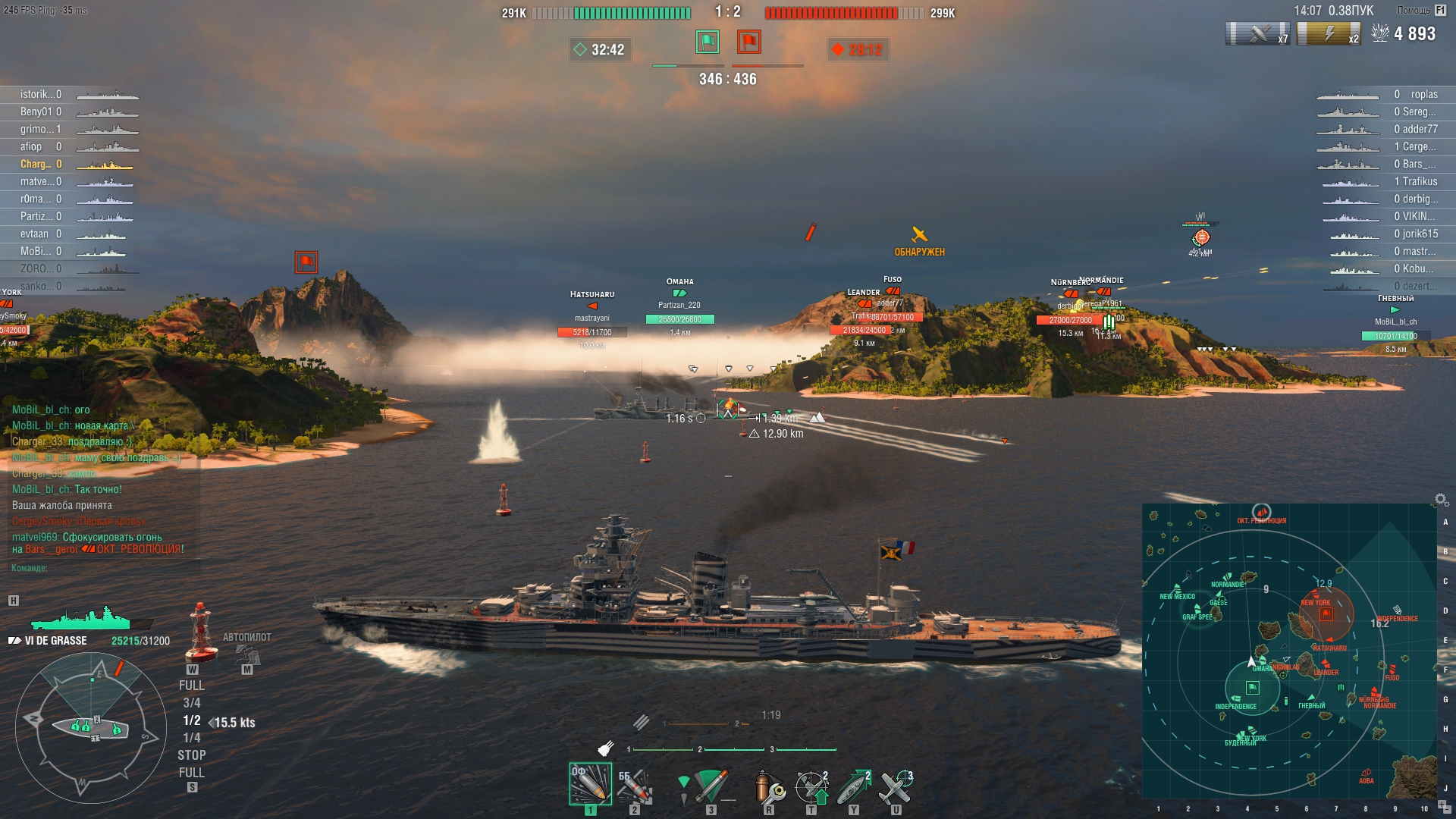The image size is (1456, 819).
Task: Click the minimap size plus/minus control
Action: pos(1442,805)
